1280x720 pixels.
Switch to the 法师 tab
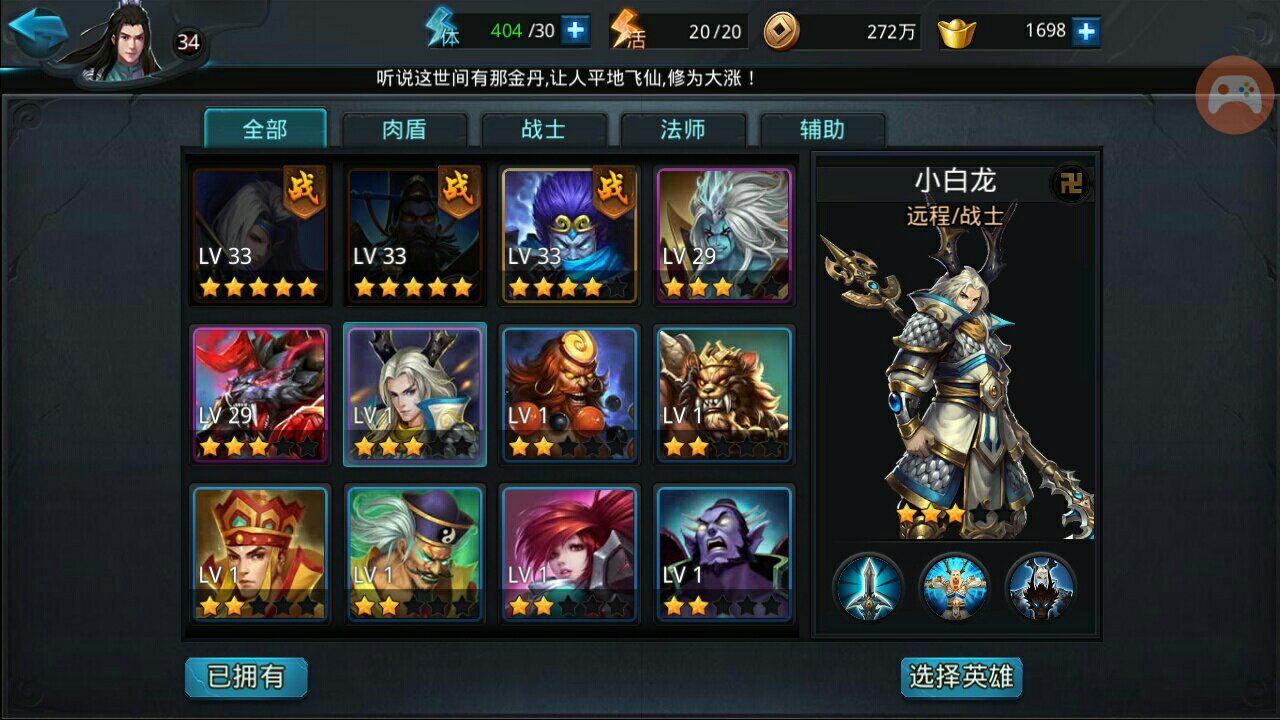click(685, 128)
